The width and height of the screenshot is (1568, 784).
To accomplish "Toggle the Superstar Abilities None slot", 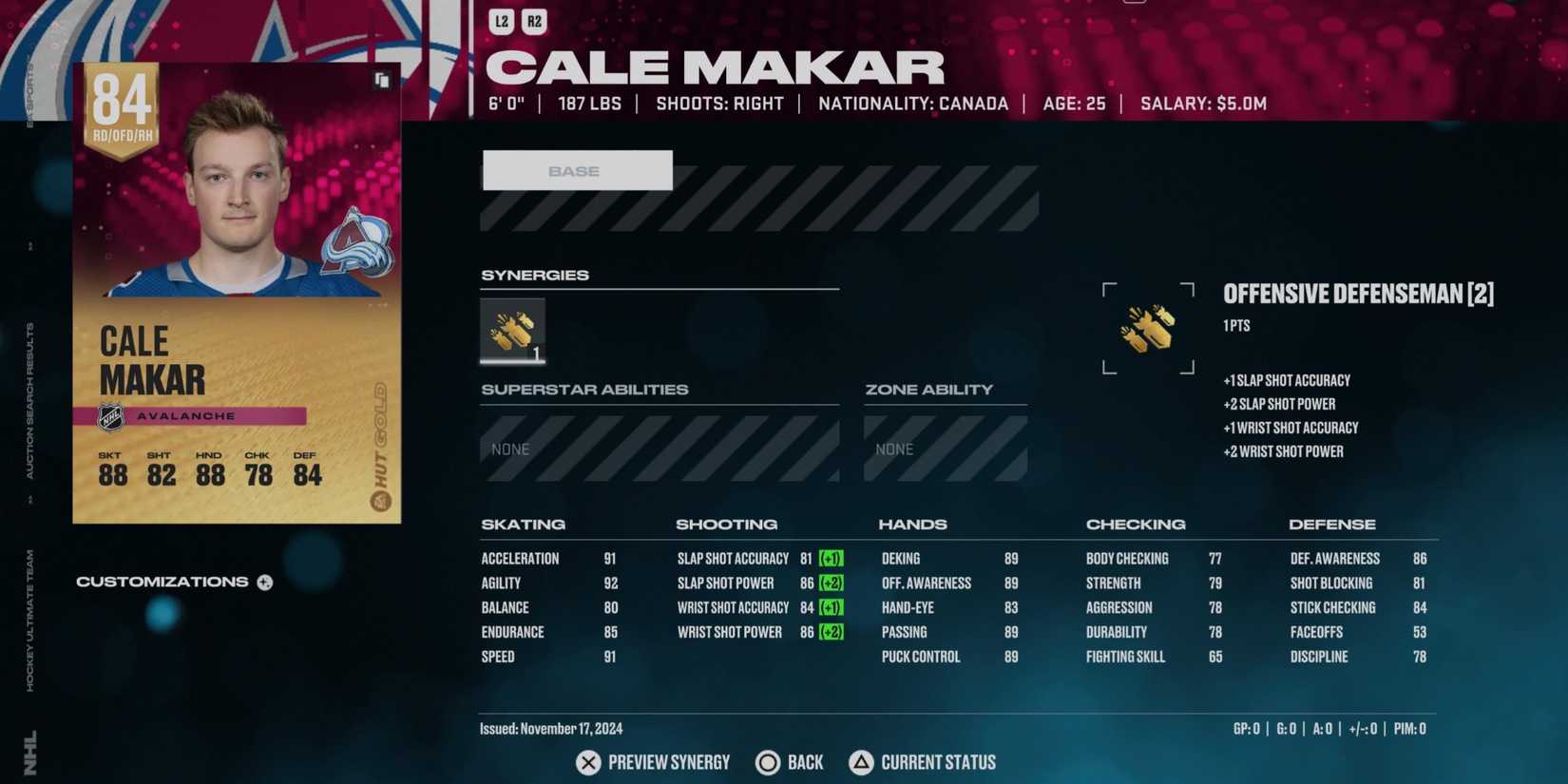I will pos(659,448).
